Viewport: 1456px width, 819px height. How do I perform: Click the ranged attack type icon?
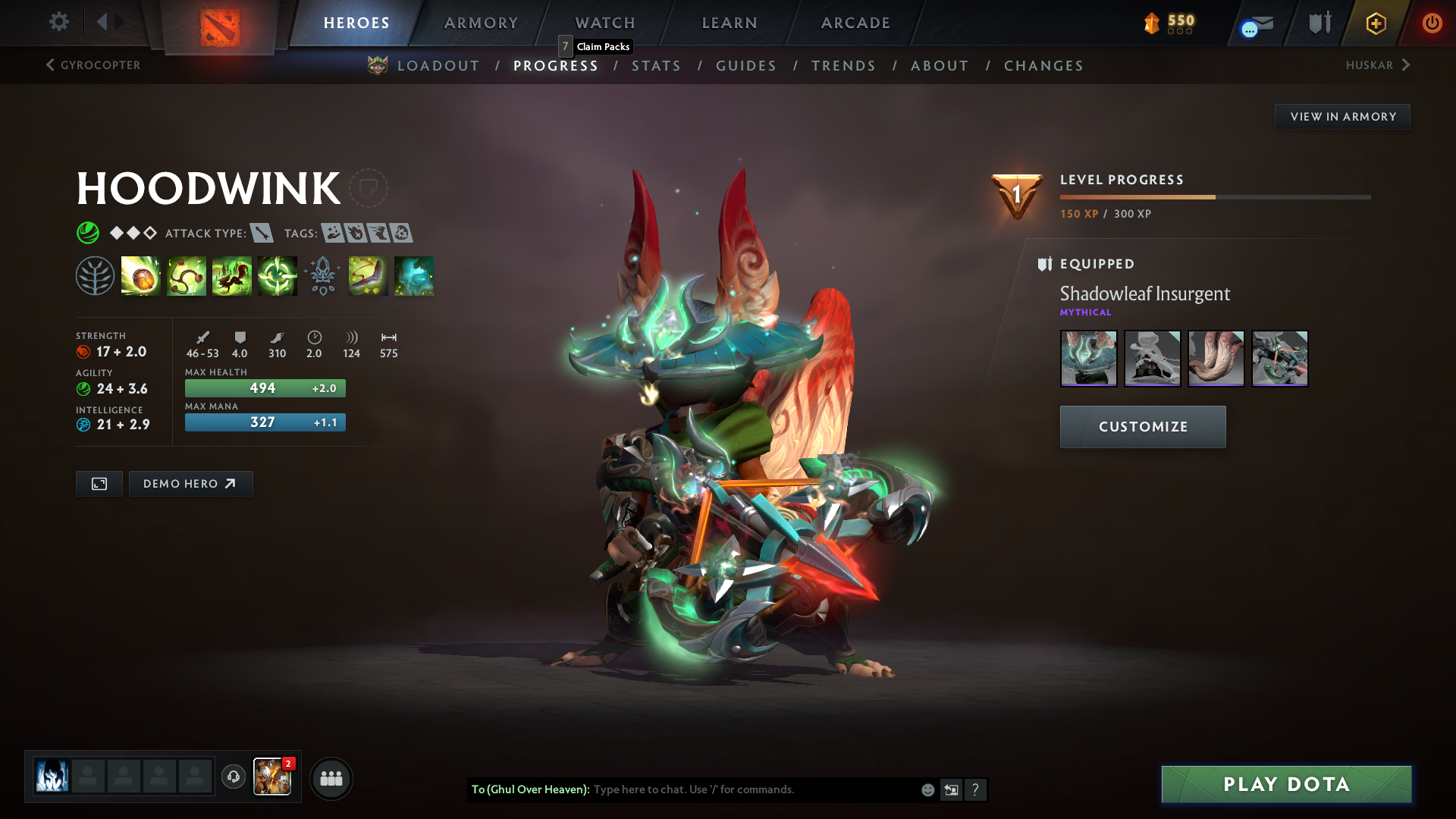point(261,234)
